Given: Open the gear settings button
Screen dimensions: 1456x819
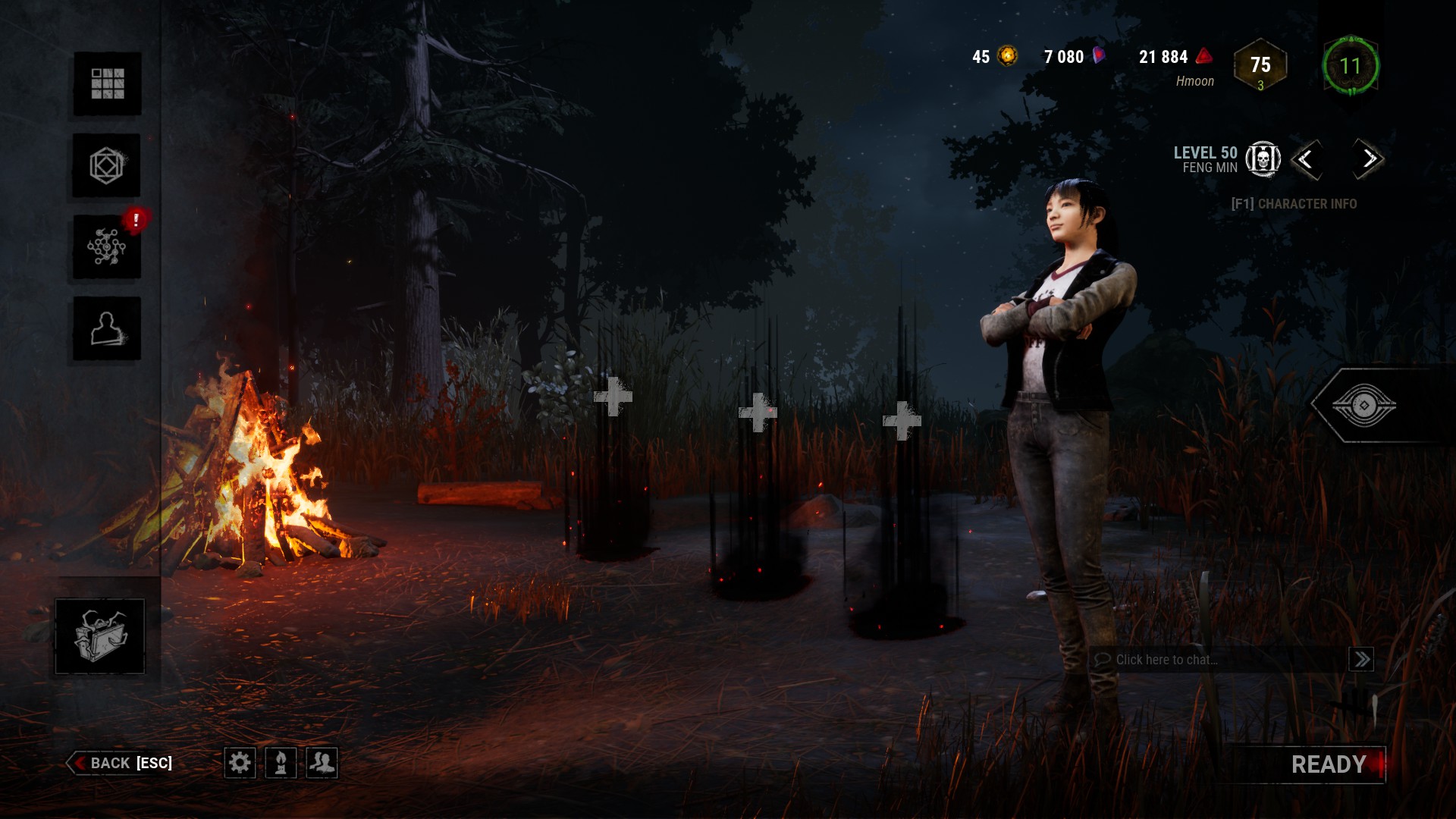Looking at the screenshot, I should pos(240,762).
